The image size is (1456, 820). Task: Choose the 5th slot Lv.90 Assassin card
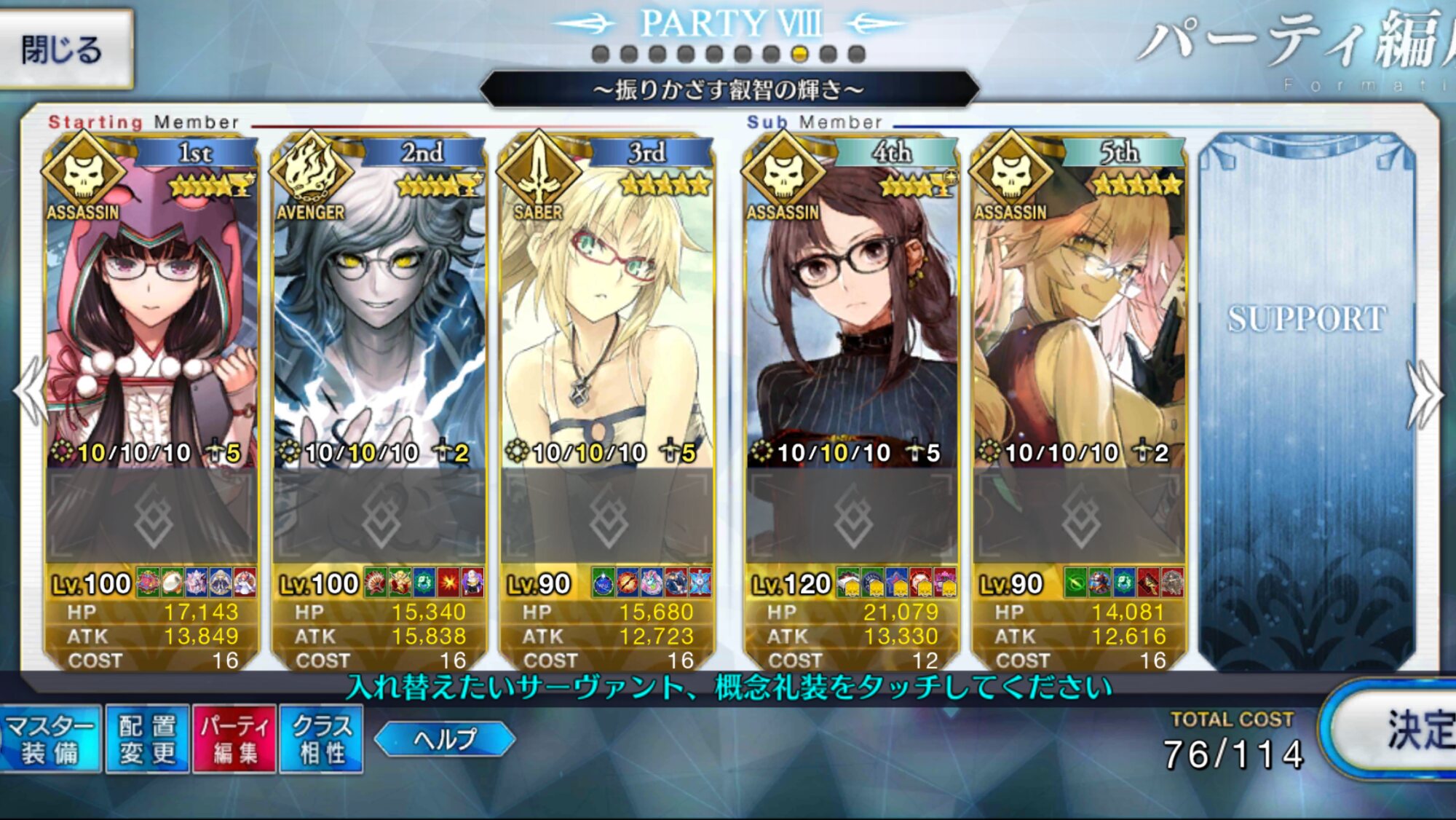pyautogui.click(x=1079, y=313)
